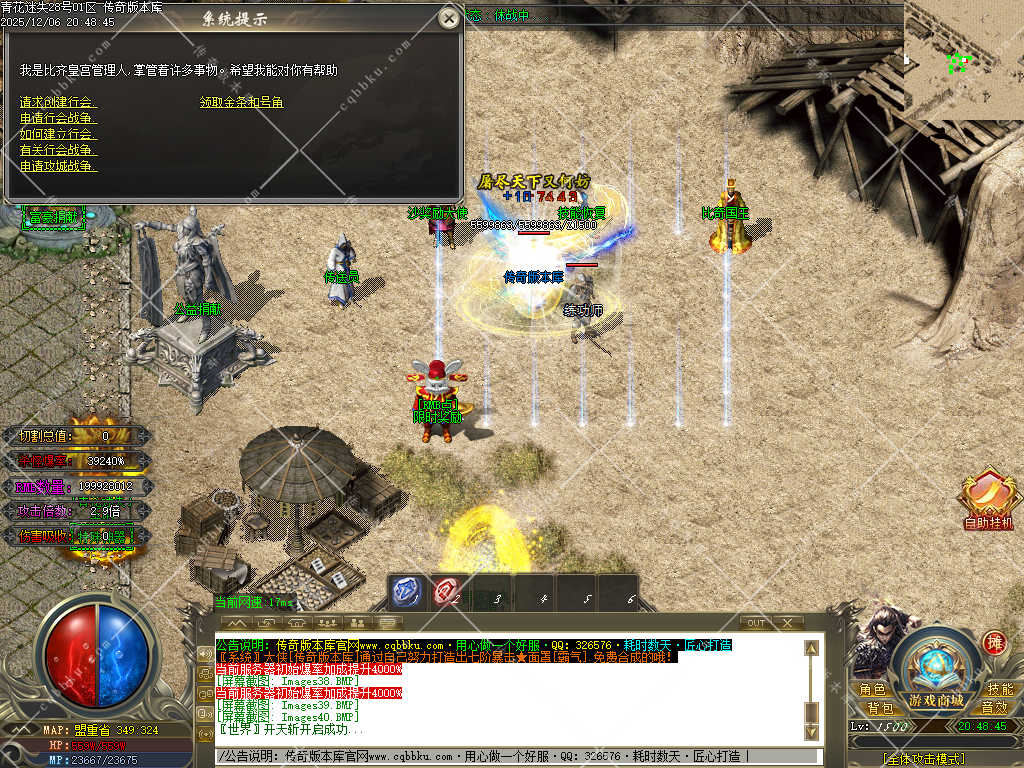Choose 有关行会战争 dialogue option
The height and width of the screenshot is (768, 1024).
point(58,150)
